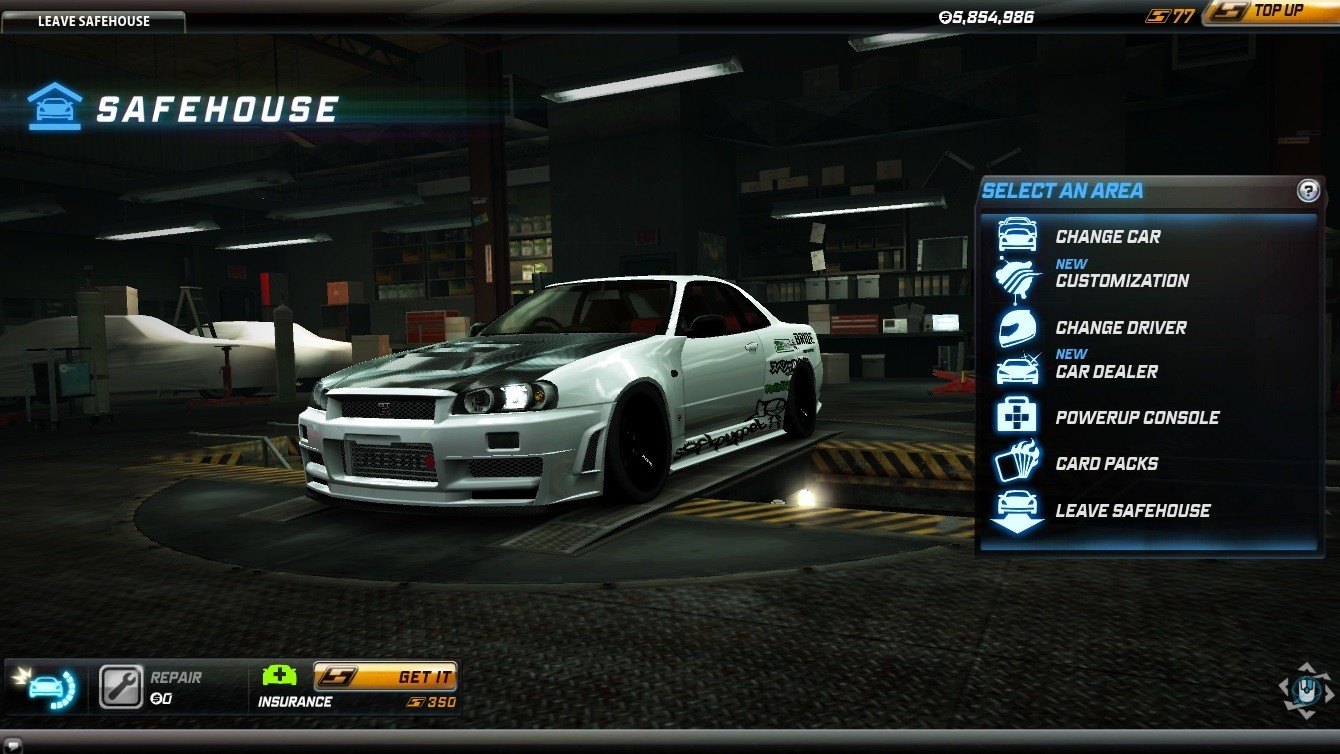Open the chat icon in bottom bar
This screenshot has height=754, width=1340.
pos(14,744)
